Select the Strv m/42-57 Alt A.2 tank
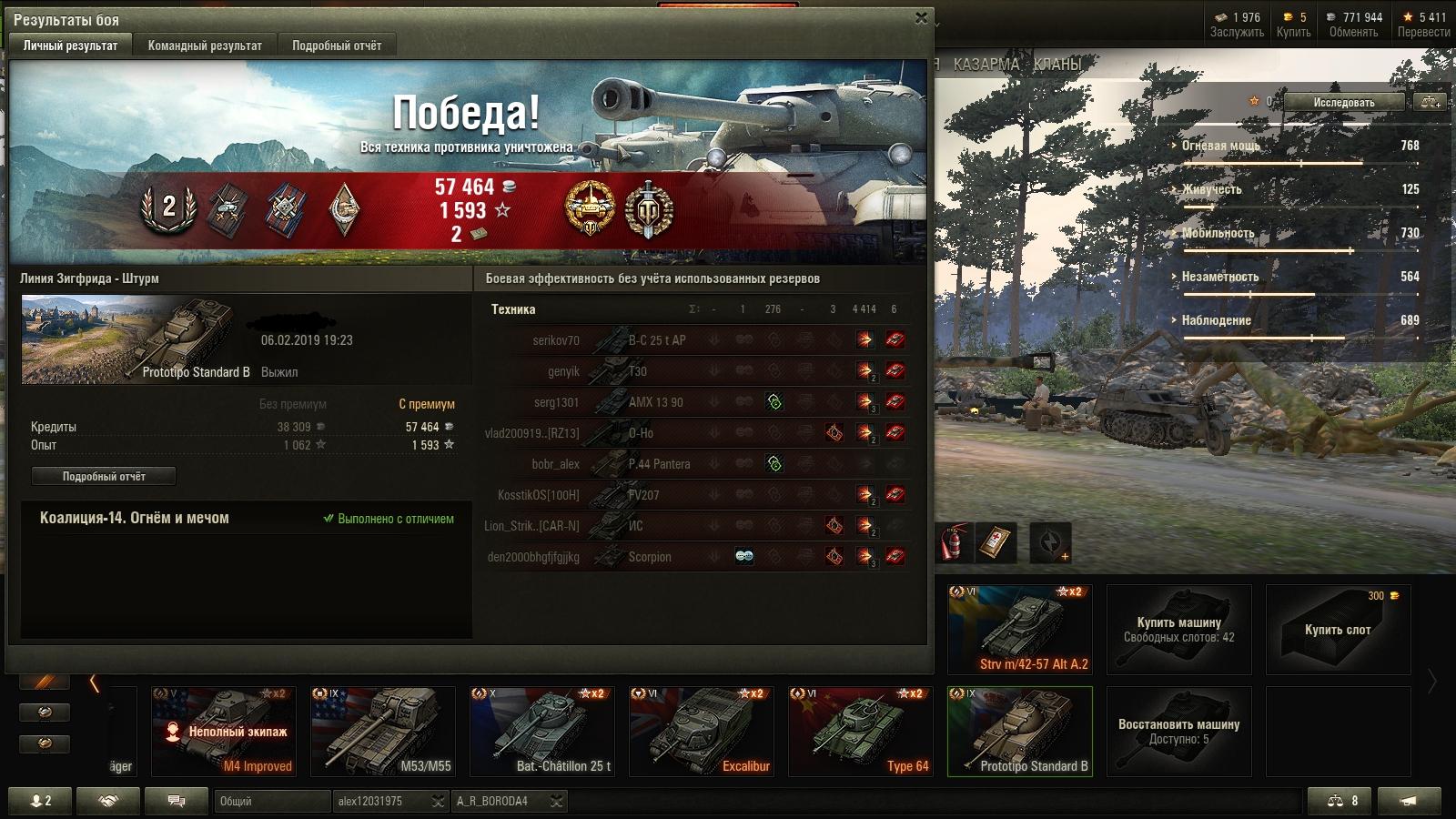 point(1019,629)
